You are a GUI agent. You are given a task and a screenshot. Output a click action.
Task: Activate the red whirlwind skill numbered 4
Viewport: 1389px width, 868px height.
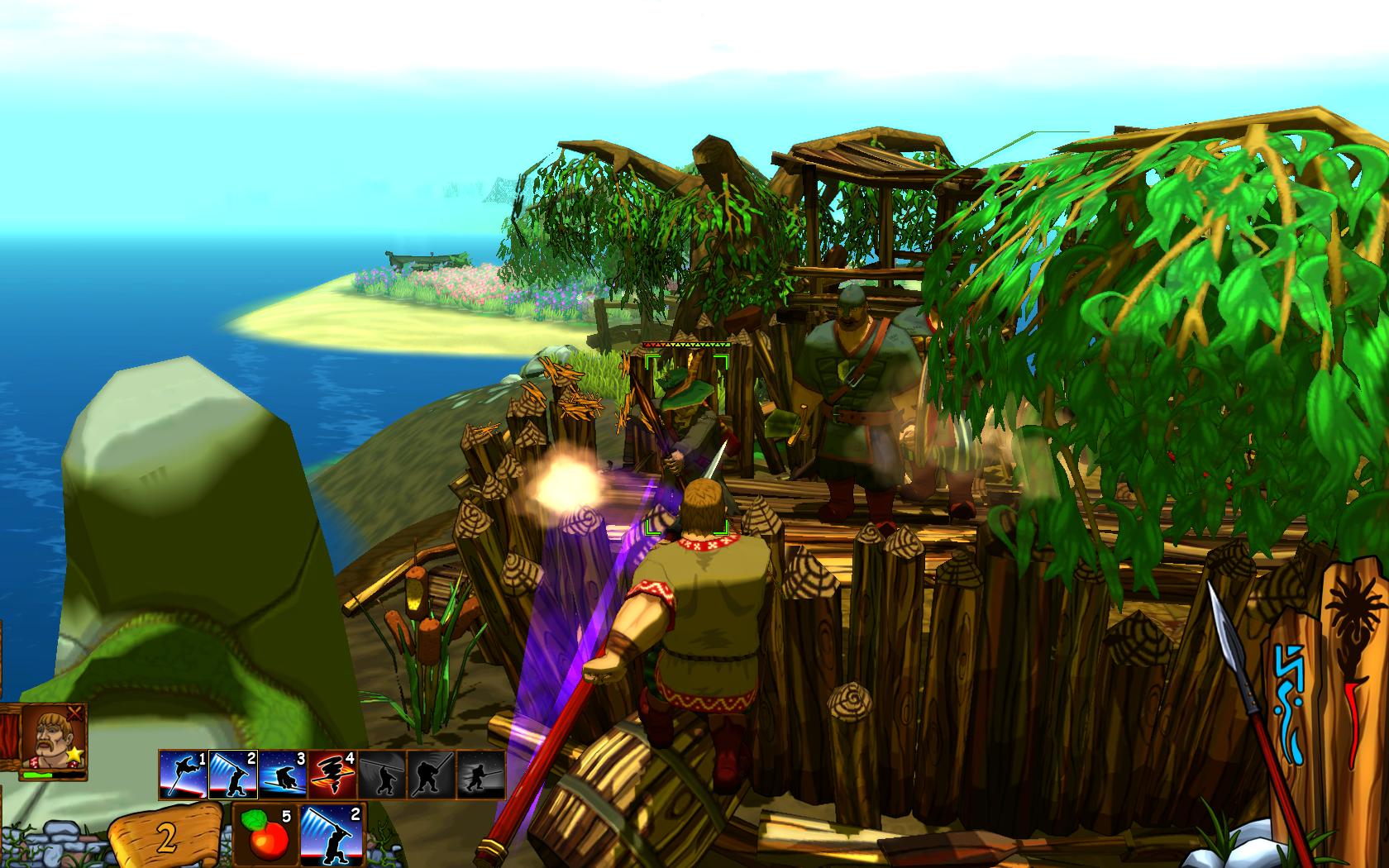(332, 773)
